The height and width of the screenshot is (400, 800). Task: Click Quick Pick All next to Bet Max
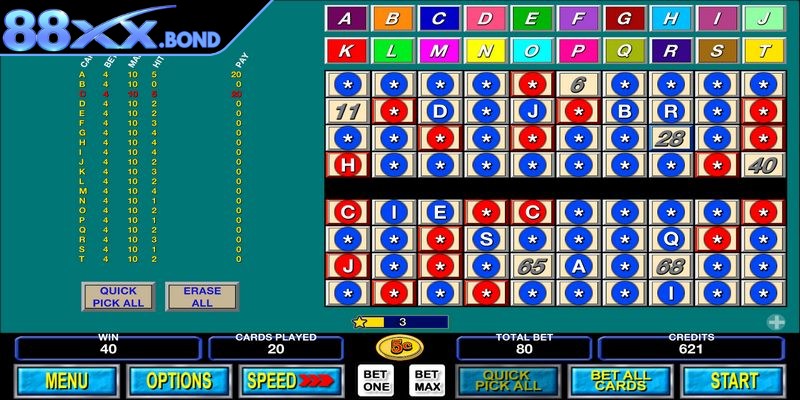click(x=506, y=381)
